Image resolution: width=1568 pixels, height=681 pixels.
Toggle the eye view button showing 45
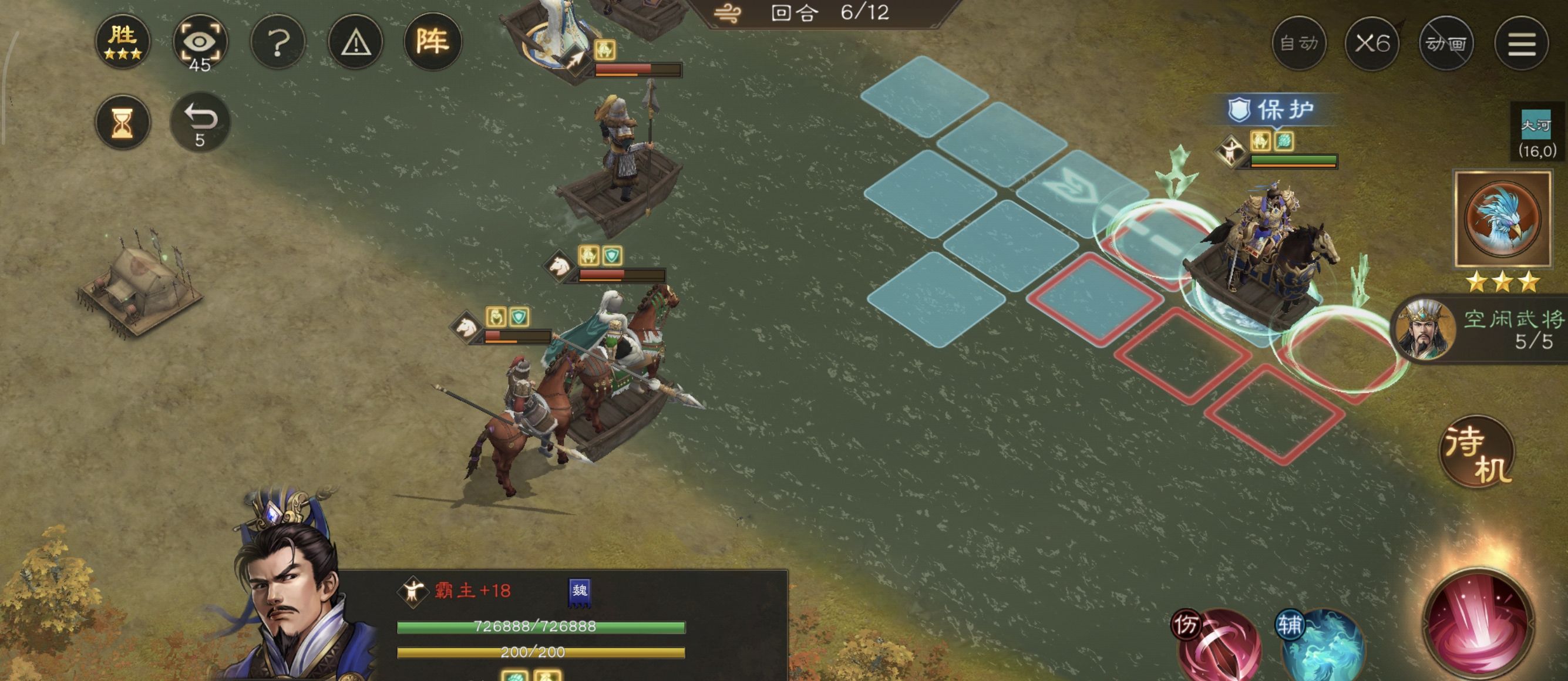point(200,43)
